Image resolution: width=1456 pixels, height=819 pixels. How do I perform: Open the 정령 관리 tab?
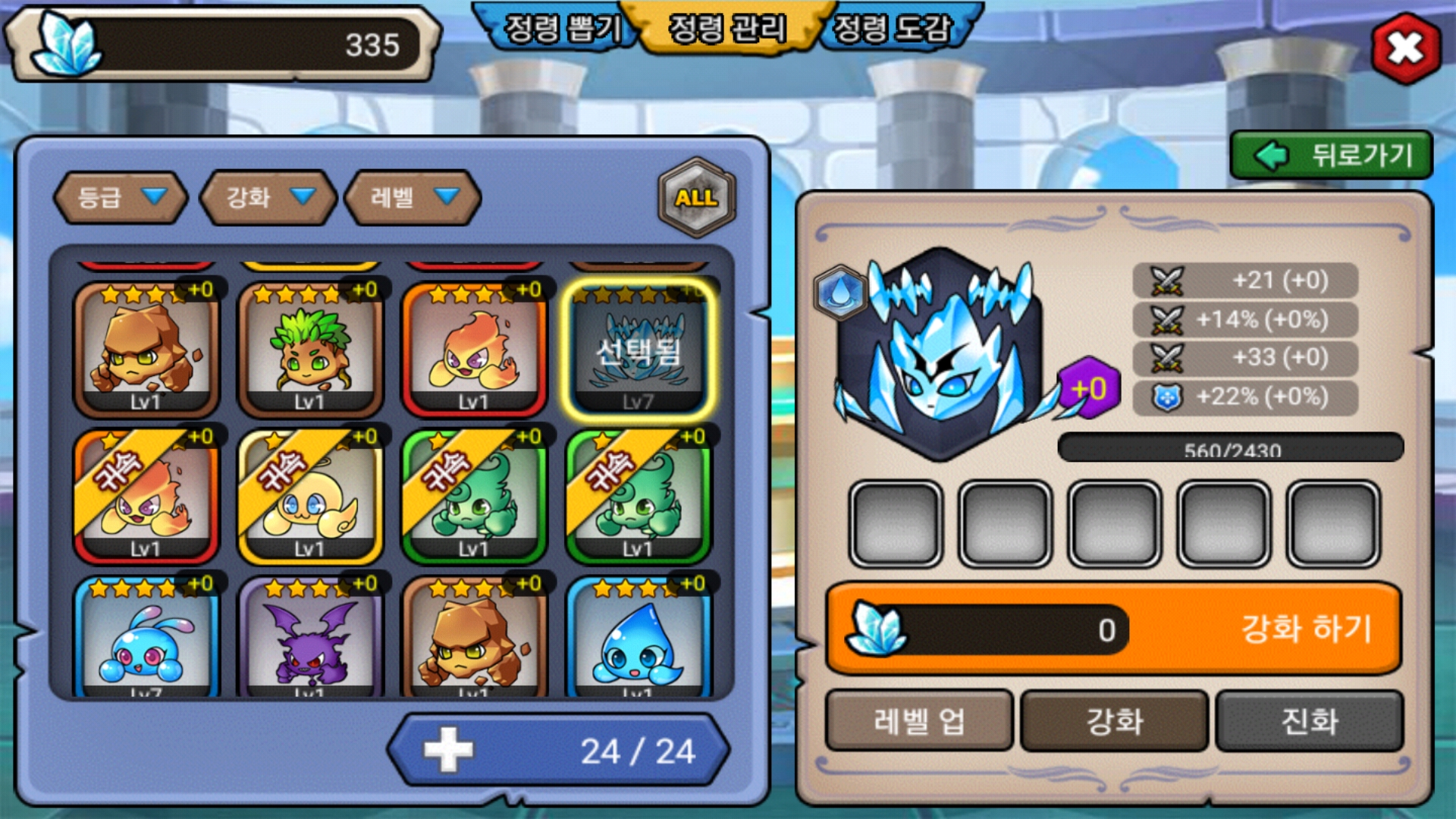pos(727,29)
